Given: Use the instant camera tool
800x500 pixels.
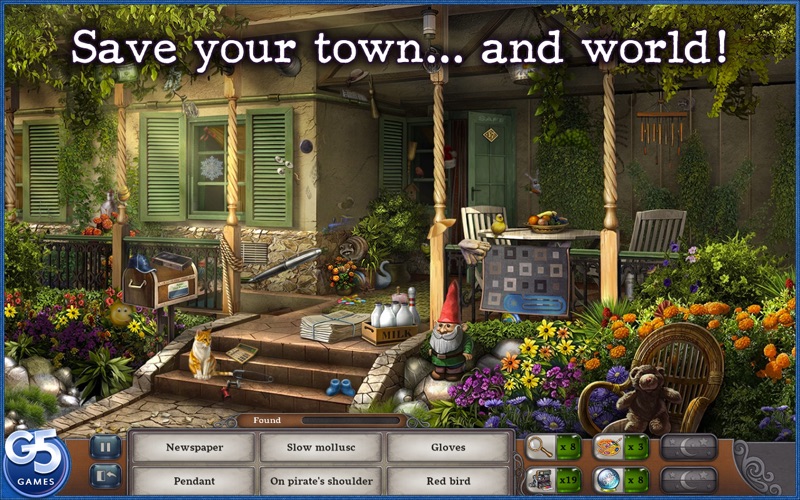Looking at the screenshot, I should 541,480.
